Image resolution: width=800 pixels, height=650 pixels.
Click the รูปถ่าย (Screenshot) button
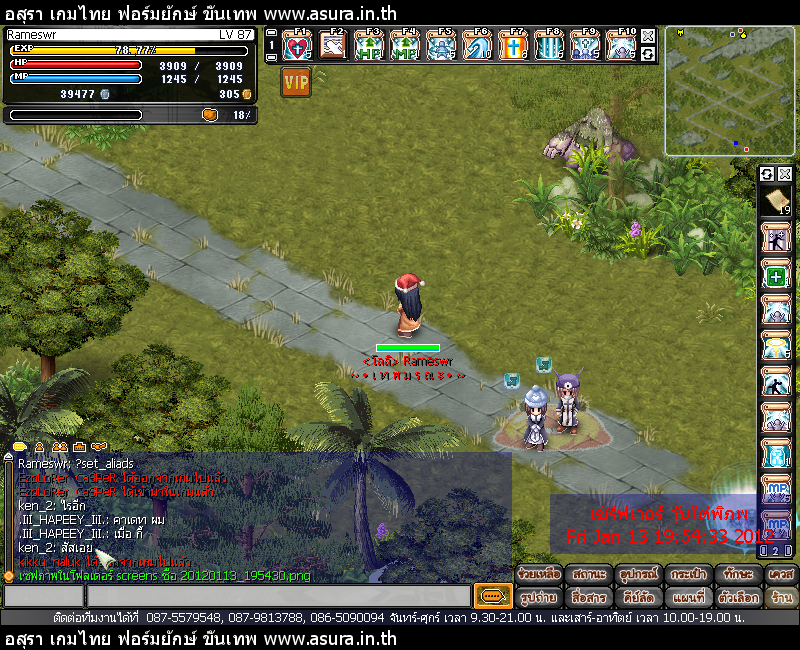538,597
